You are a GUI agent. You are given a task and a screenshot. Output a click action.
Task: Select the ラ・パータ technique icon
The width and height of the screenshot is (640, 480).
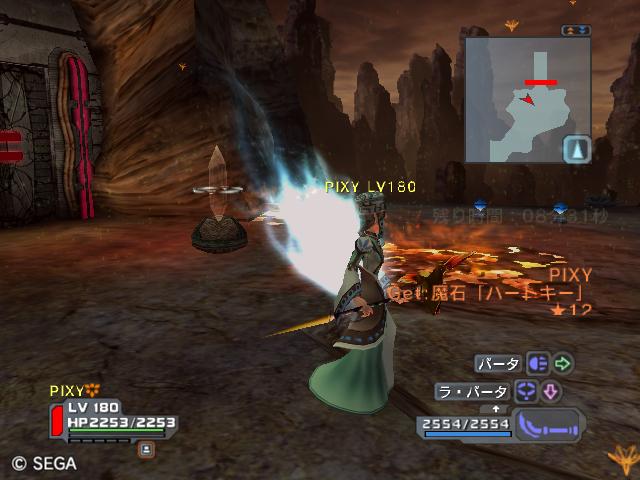(527, 392)
